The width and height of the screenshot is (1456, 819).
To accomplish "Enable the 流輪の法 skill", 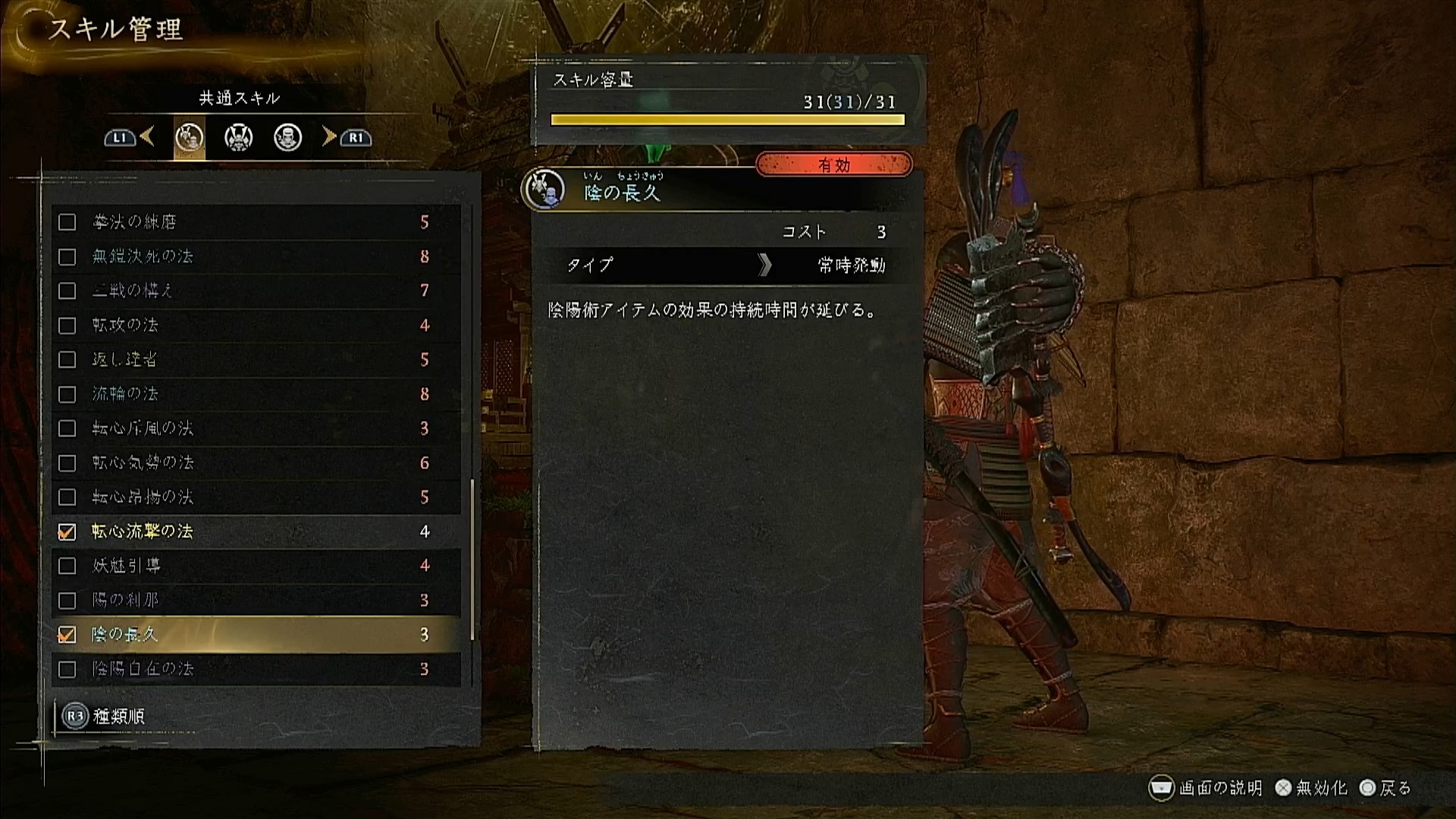I will 67,394.
